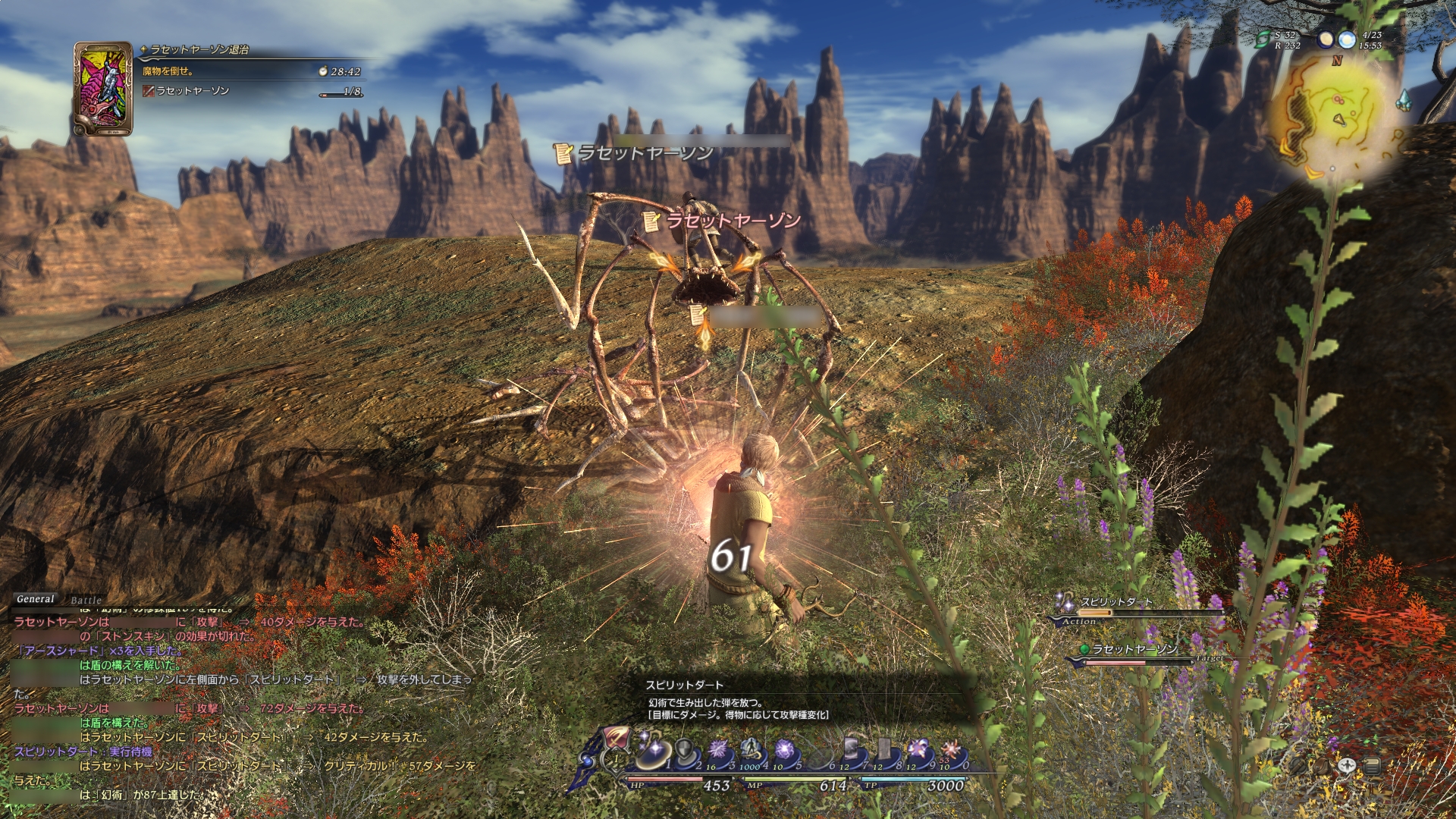Open the minimap
This screenshot has height=819, width=1456.
1335,114
